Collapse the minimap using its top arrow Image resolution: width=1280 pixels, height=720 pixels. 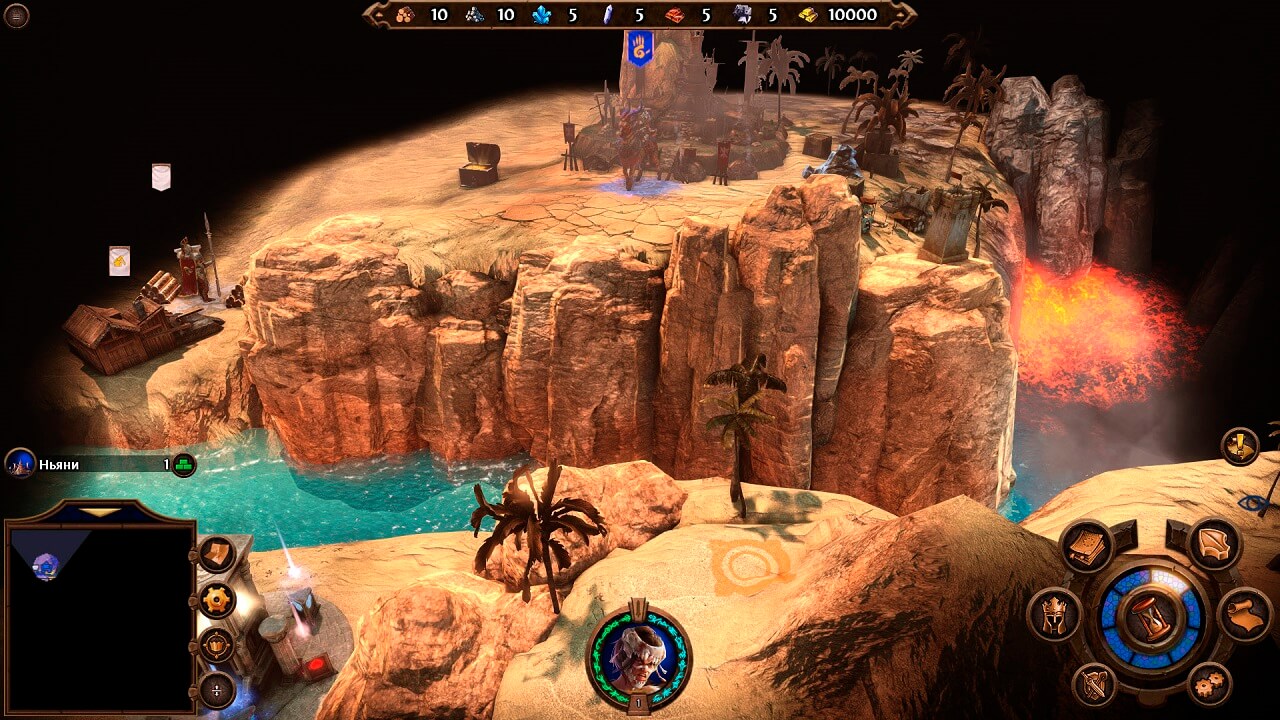98,512
